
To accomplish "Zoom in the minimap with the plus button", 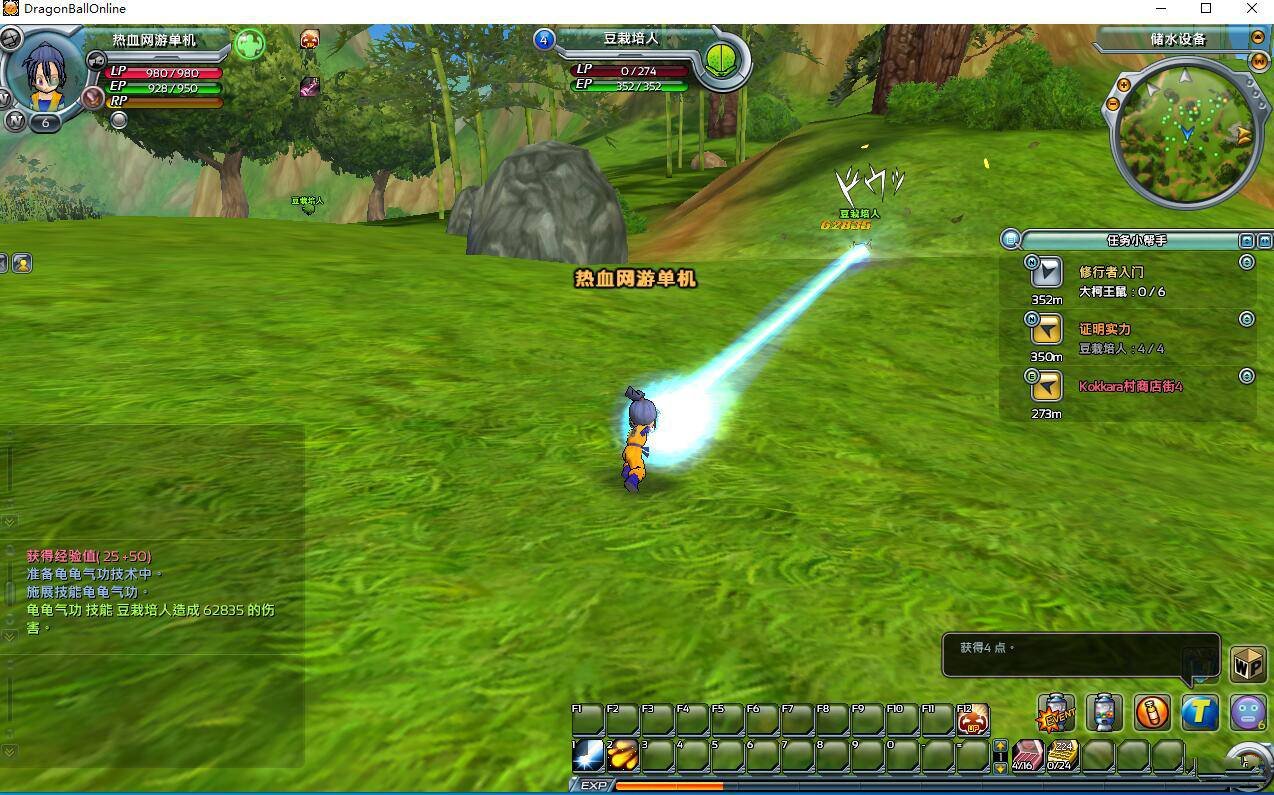I will [x=1124, y=86].
